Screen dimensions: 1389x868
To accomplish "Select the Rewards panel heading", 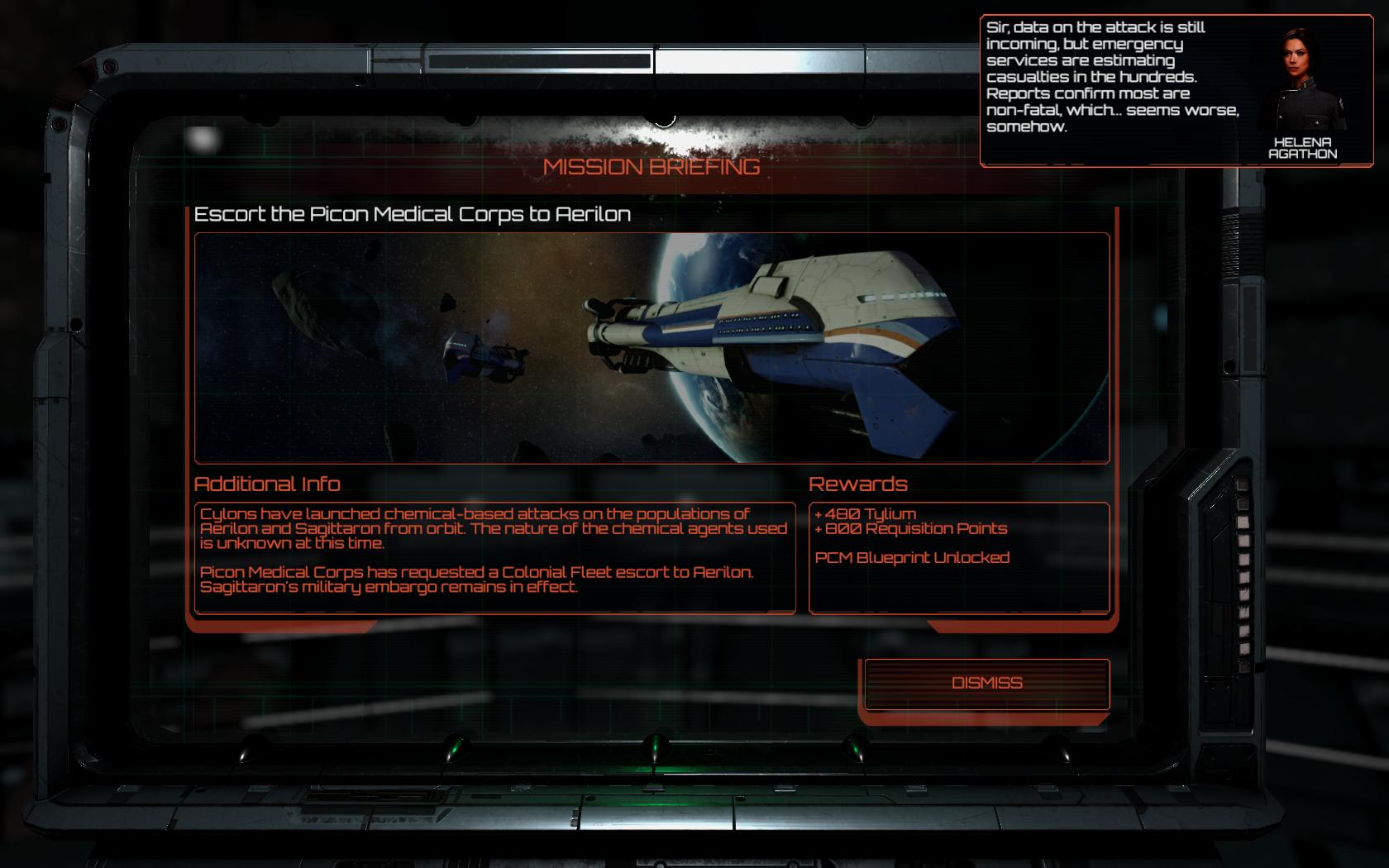I will tap(861, 485).
